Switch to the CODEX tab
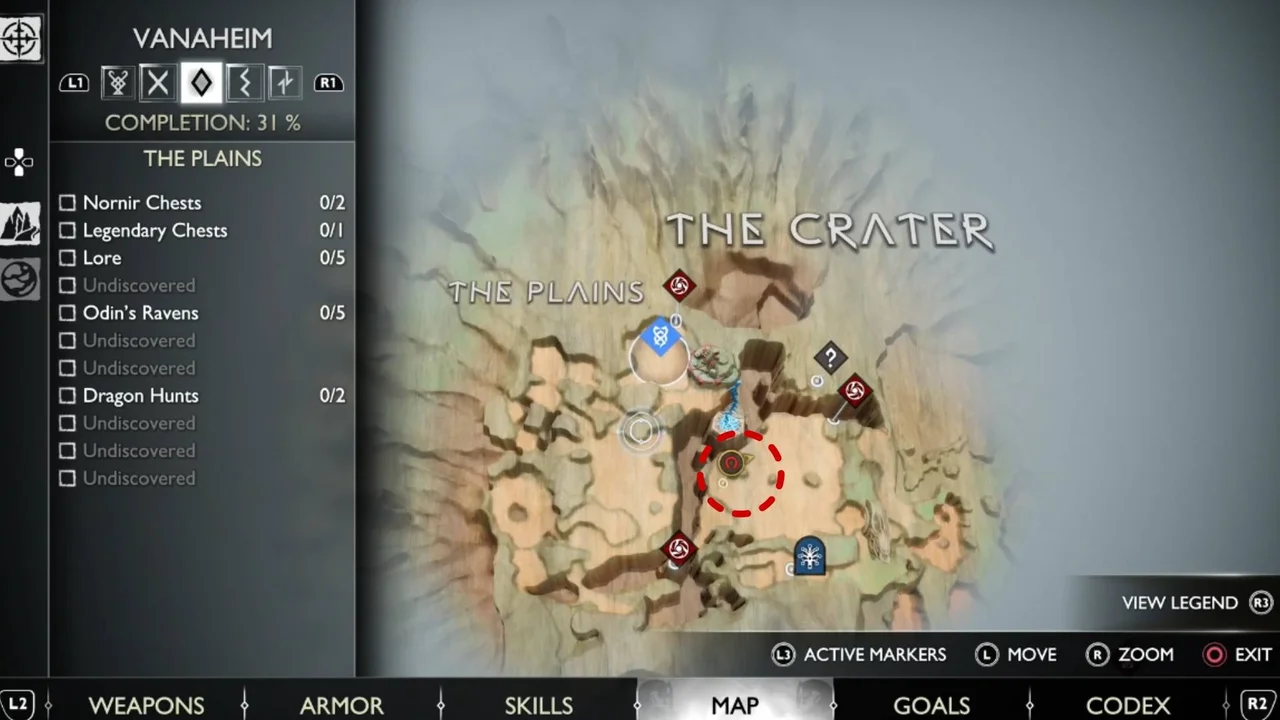 1128,705
